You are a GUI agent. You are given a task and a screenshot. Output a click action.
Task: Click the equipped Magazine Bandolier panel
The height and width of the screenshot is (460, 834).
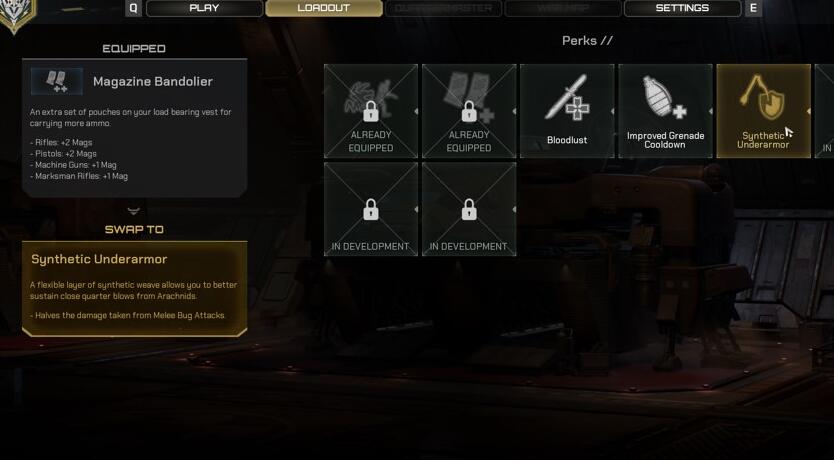134,127
